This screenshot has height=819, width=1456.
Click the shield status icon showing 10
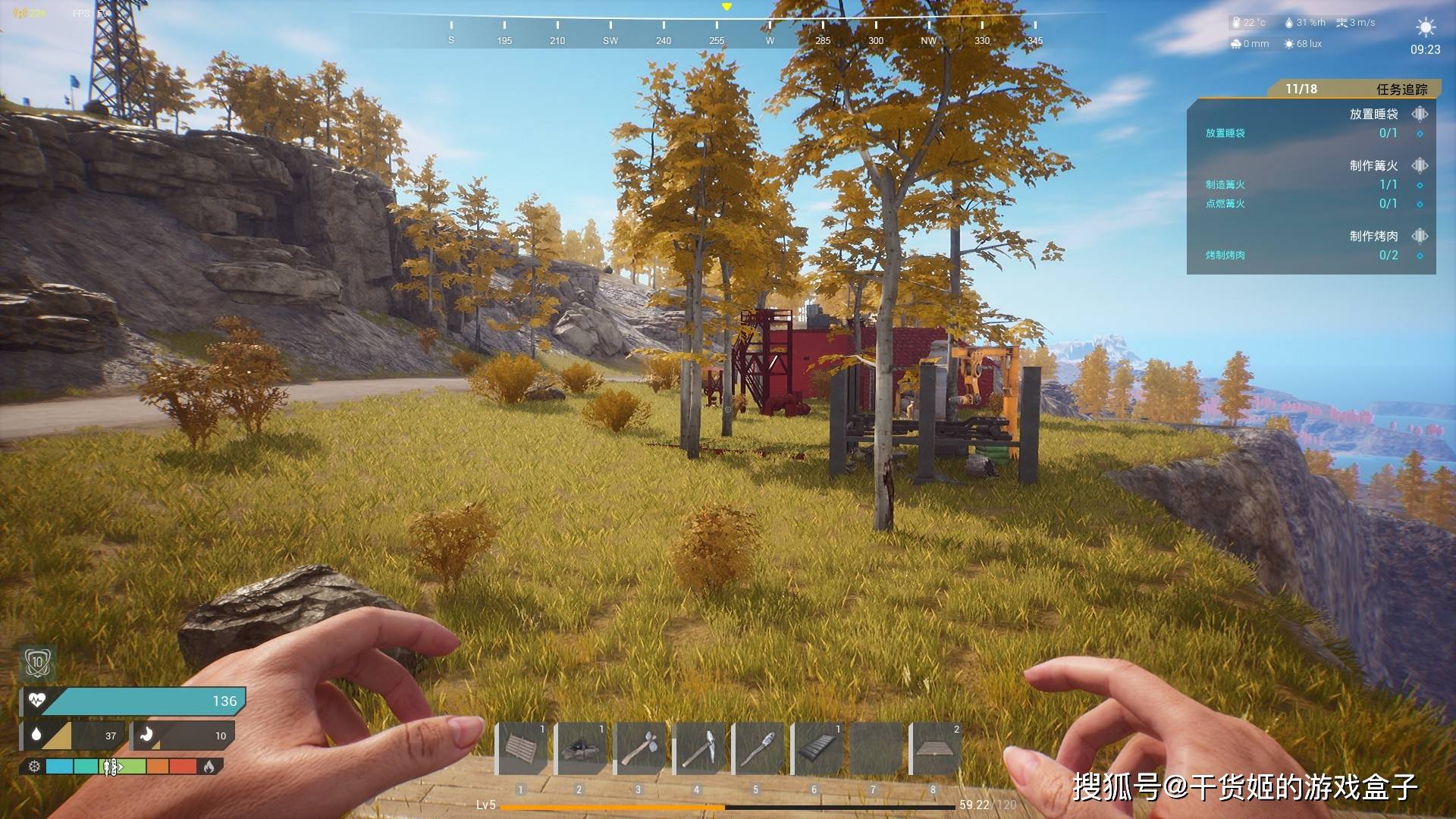[37, 663]
